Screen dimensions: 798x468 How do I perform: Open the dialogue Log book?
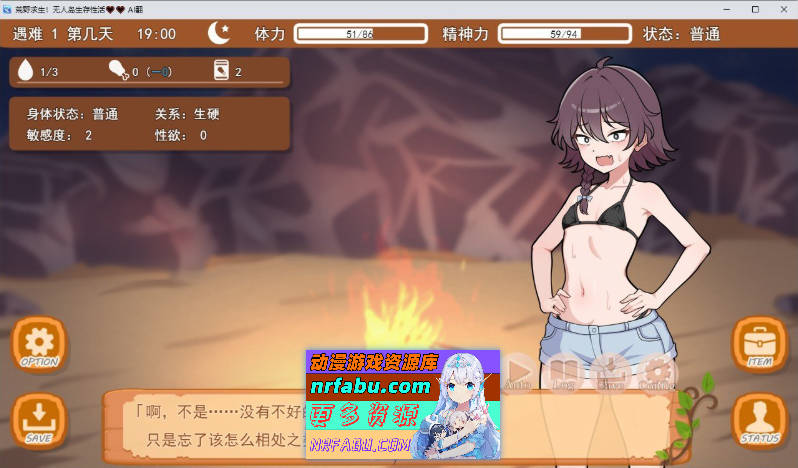coord(564,371)
